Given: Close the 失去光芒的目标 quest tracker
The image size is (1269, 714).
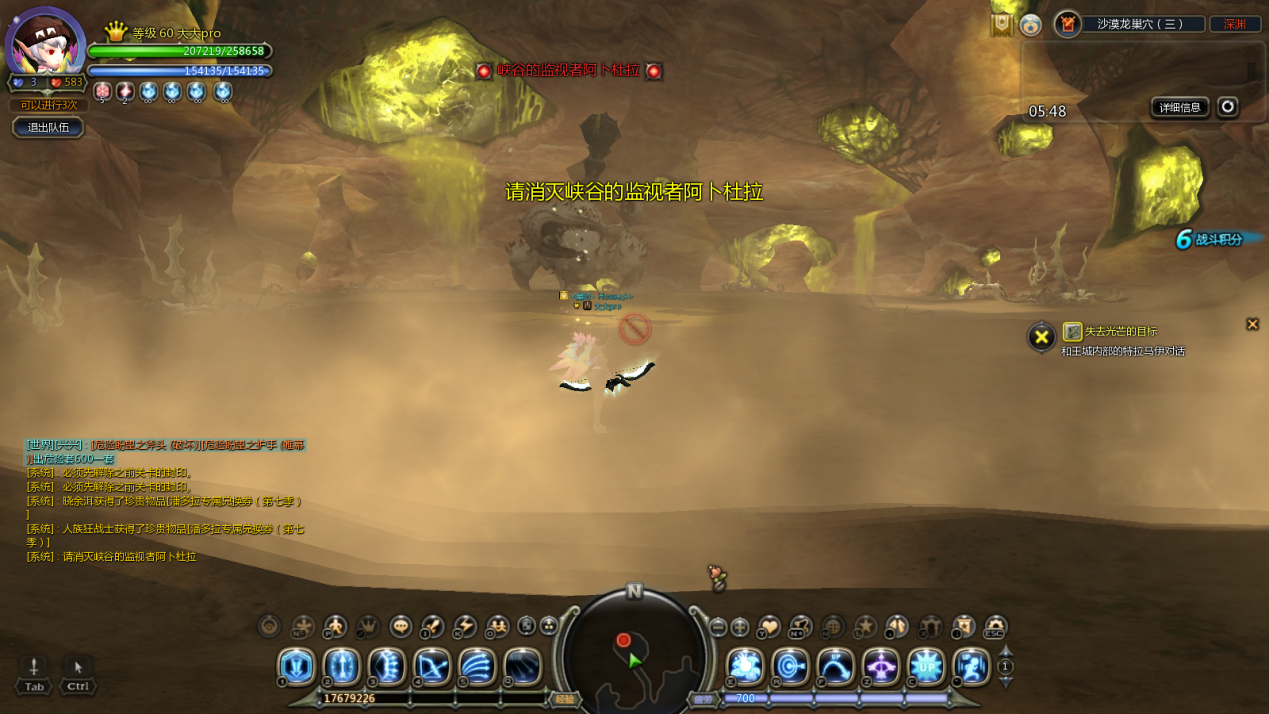Looking at the screenshot, I should [x=1252, y=324].
